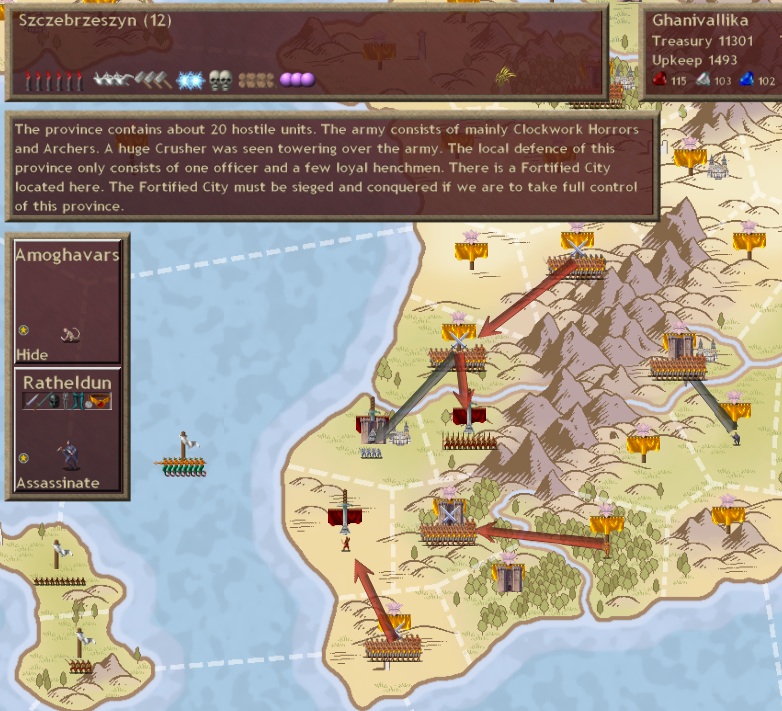Click the Ratheldun assassin unit sprite
This screenshot has height=711, width=782.
68,455
